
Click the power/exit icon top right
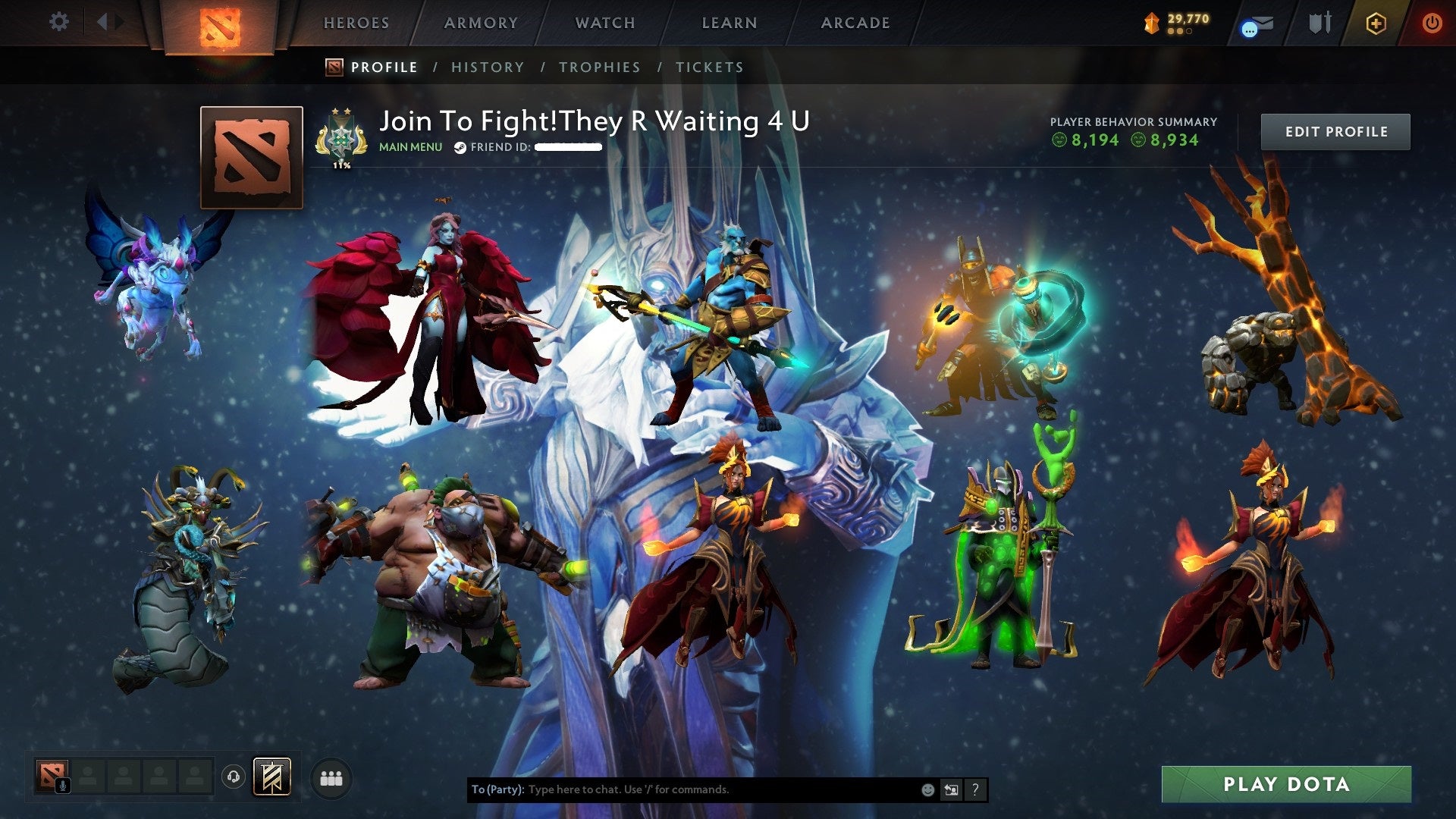[1432, 22]
